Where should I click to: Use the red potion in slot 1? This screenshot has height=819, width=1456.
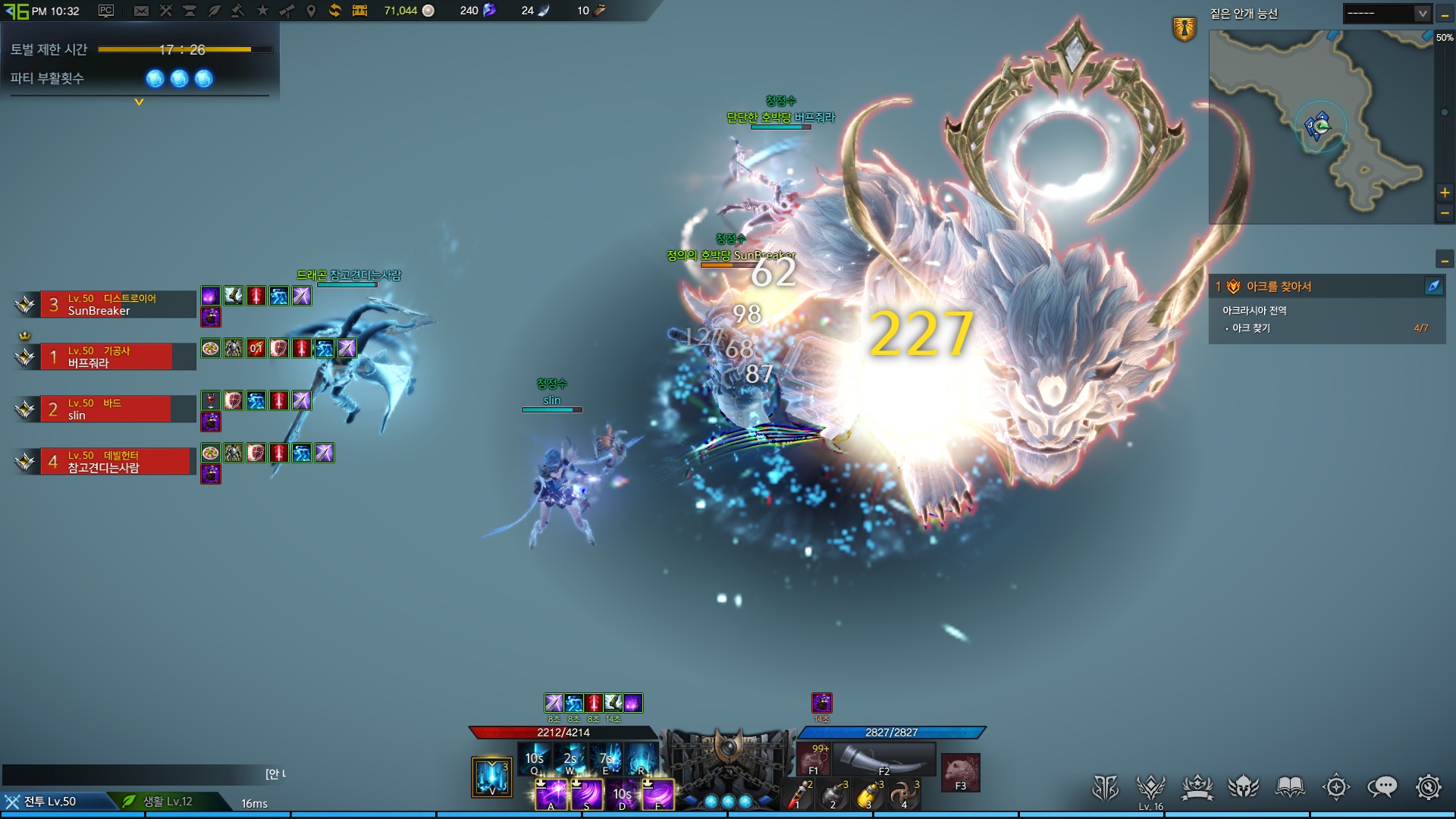[798, 795]
